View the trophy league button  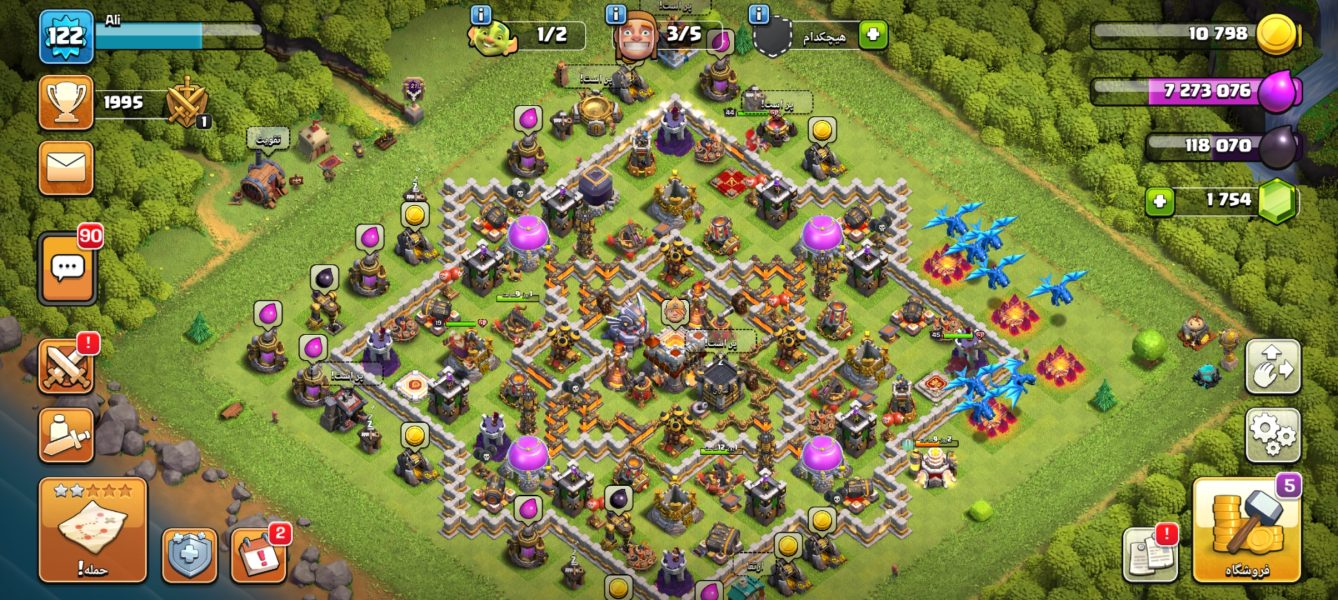point(66,102)
